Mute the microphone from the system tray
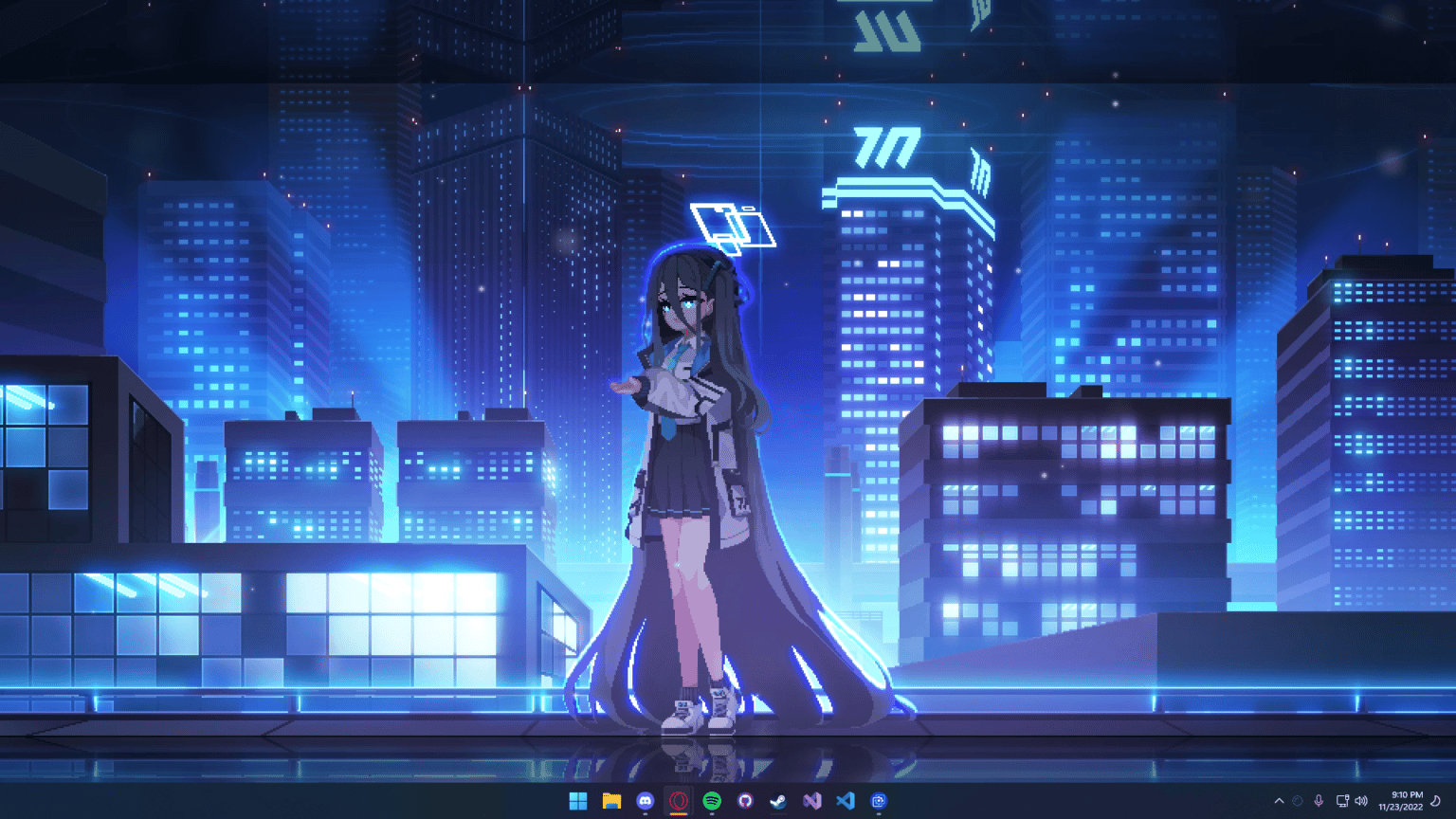Screen dimensions: 1456x819 (x=1319, y=801)
